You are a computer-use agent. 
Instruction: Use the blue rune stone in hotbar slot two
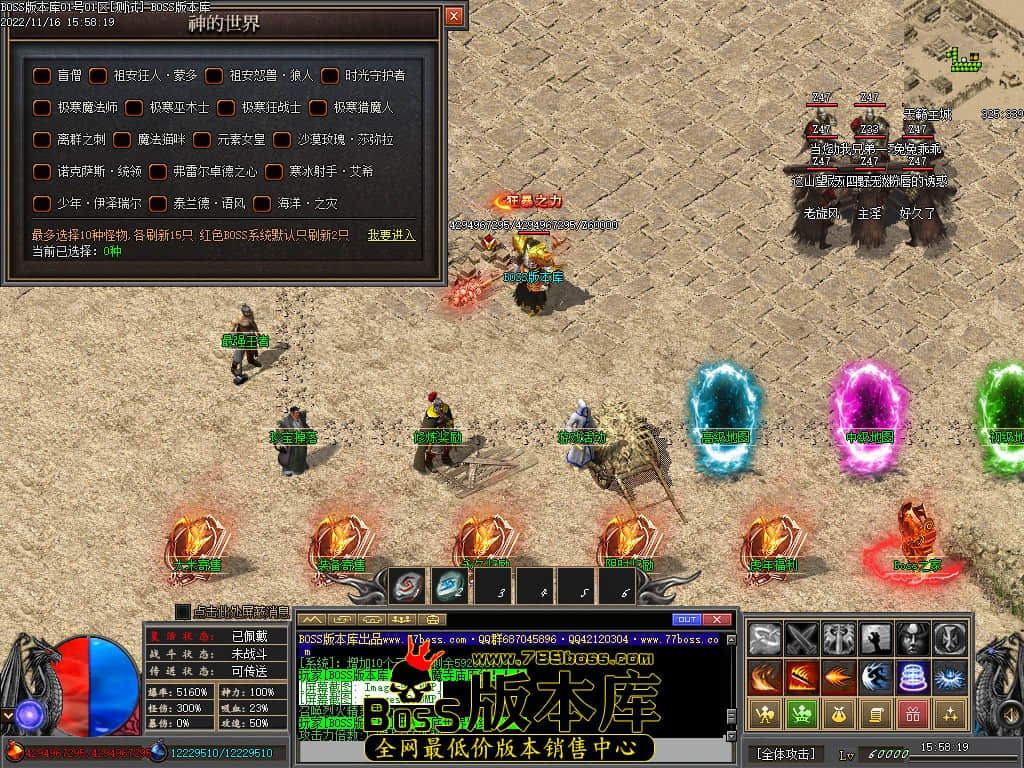tap(450, 585)
